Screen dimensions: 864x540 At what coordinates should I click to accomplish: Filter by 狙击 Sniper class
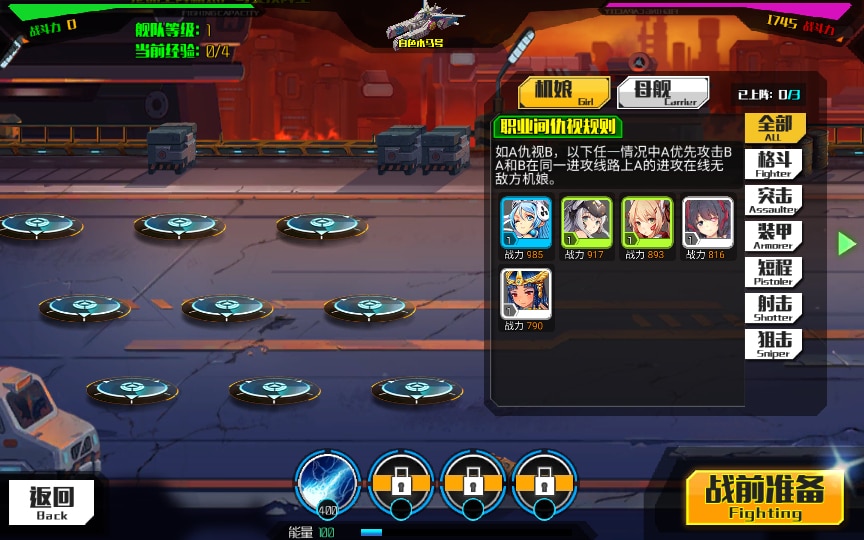click(774, 344)
